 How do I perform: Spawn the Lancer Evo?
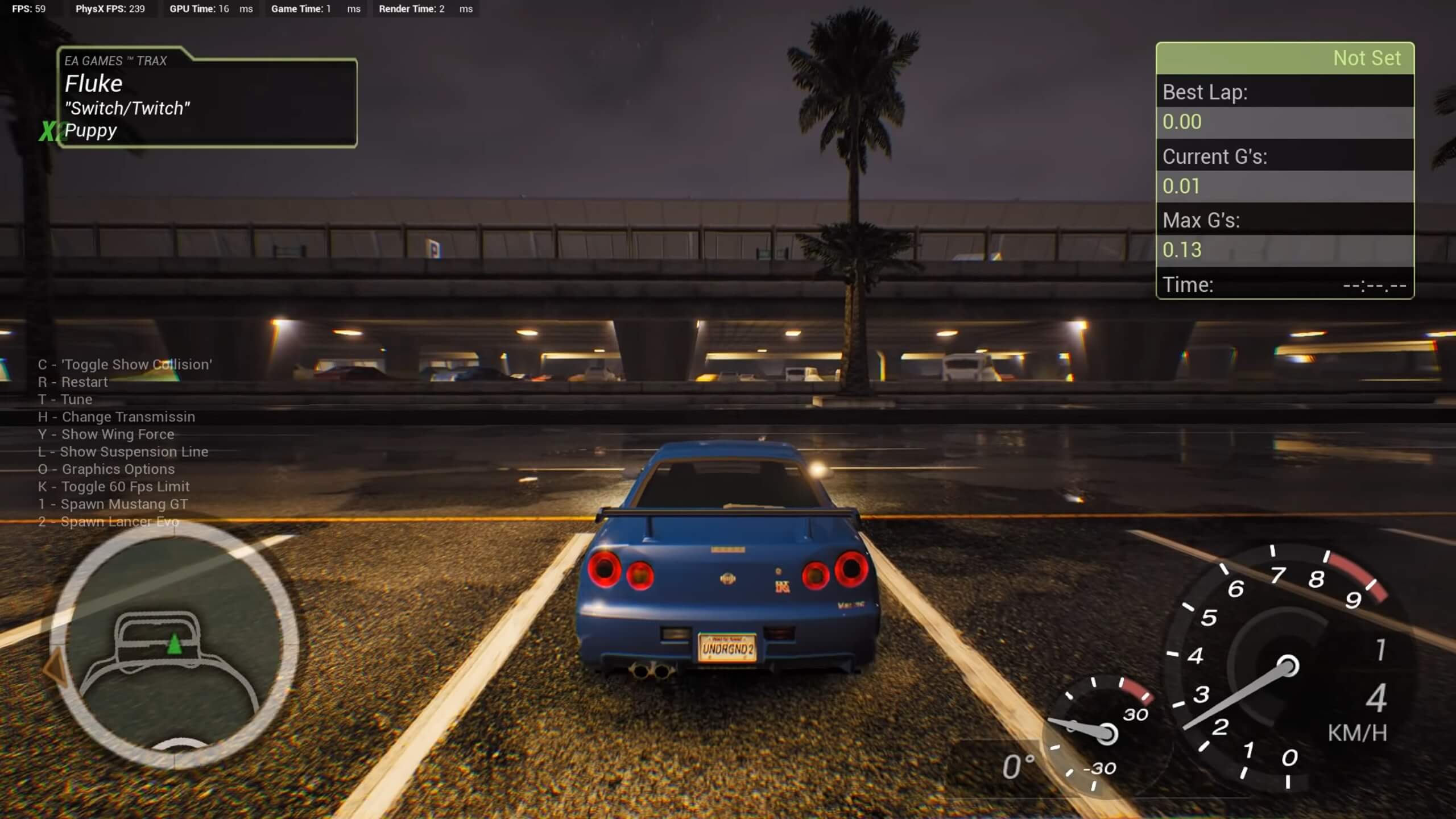108,521
